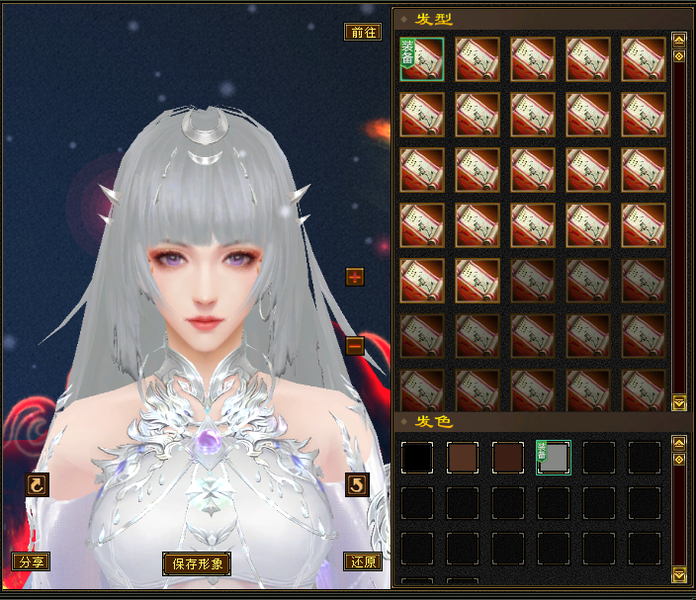Screen dimensions: 696x600
Task: Zoom out with the minus button
Action: pos(355,346)
